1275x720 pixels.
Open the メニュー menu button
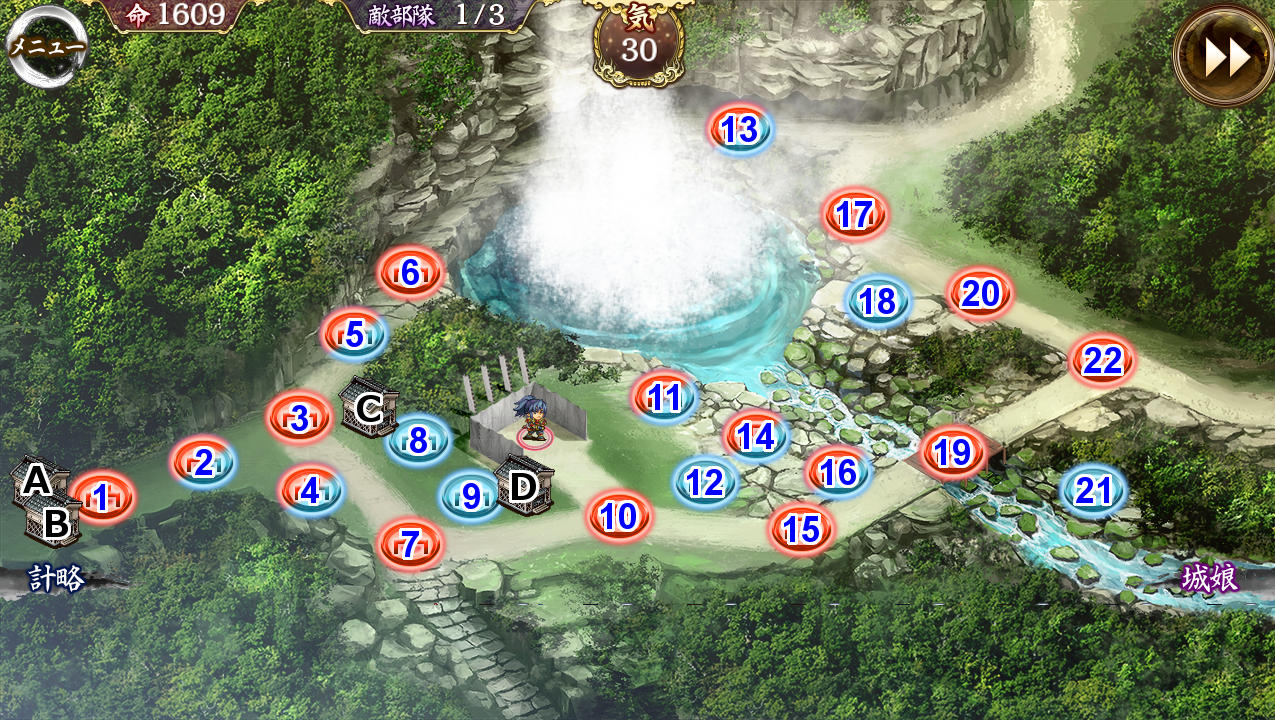[47, 46]
